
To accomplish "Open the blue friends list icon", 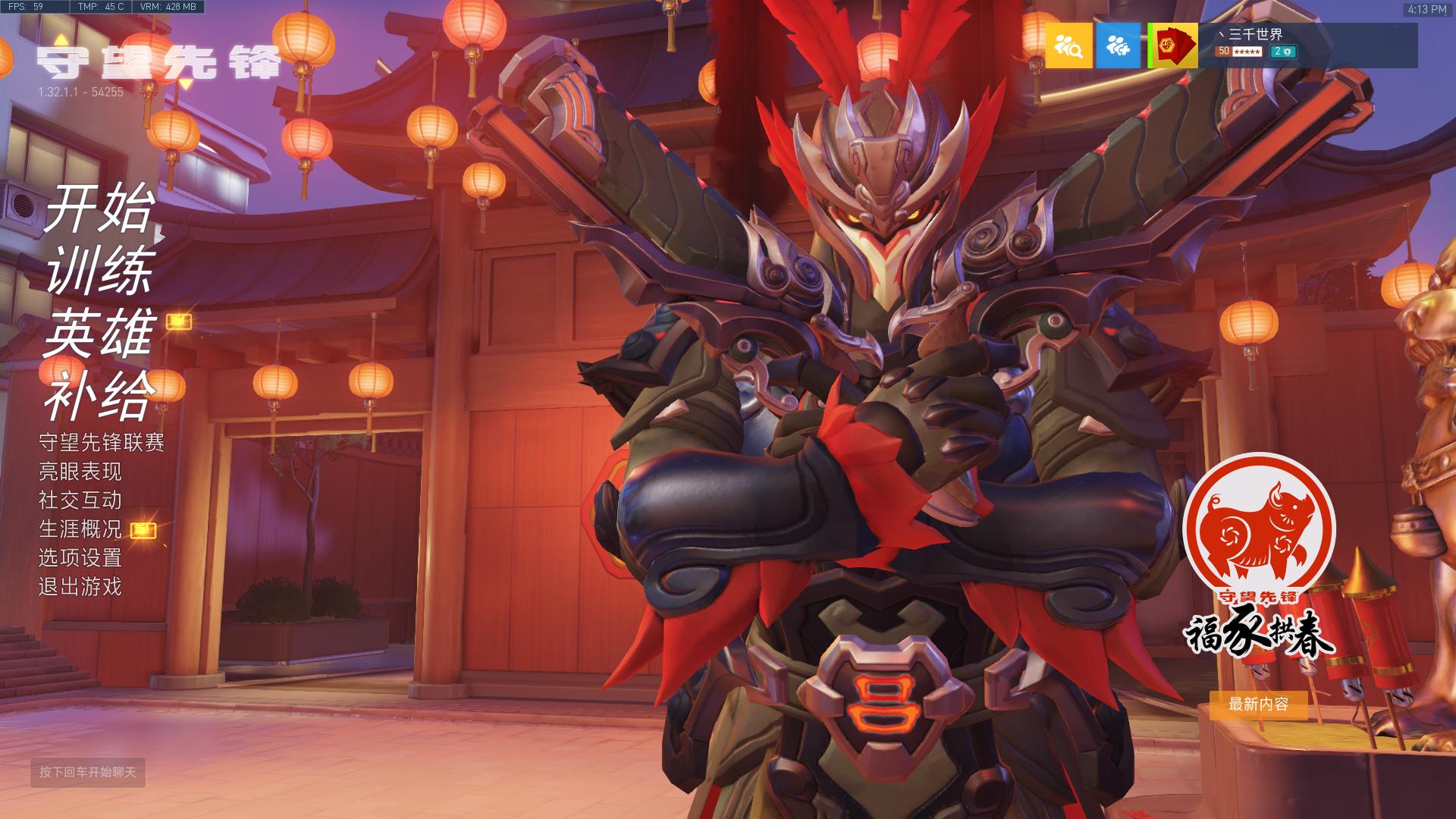I will tap(1118, 45).
